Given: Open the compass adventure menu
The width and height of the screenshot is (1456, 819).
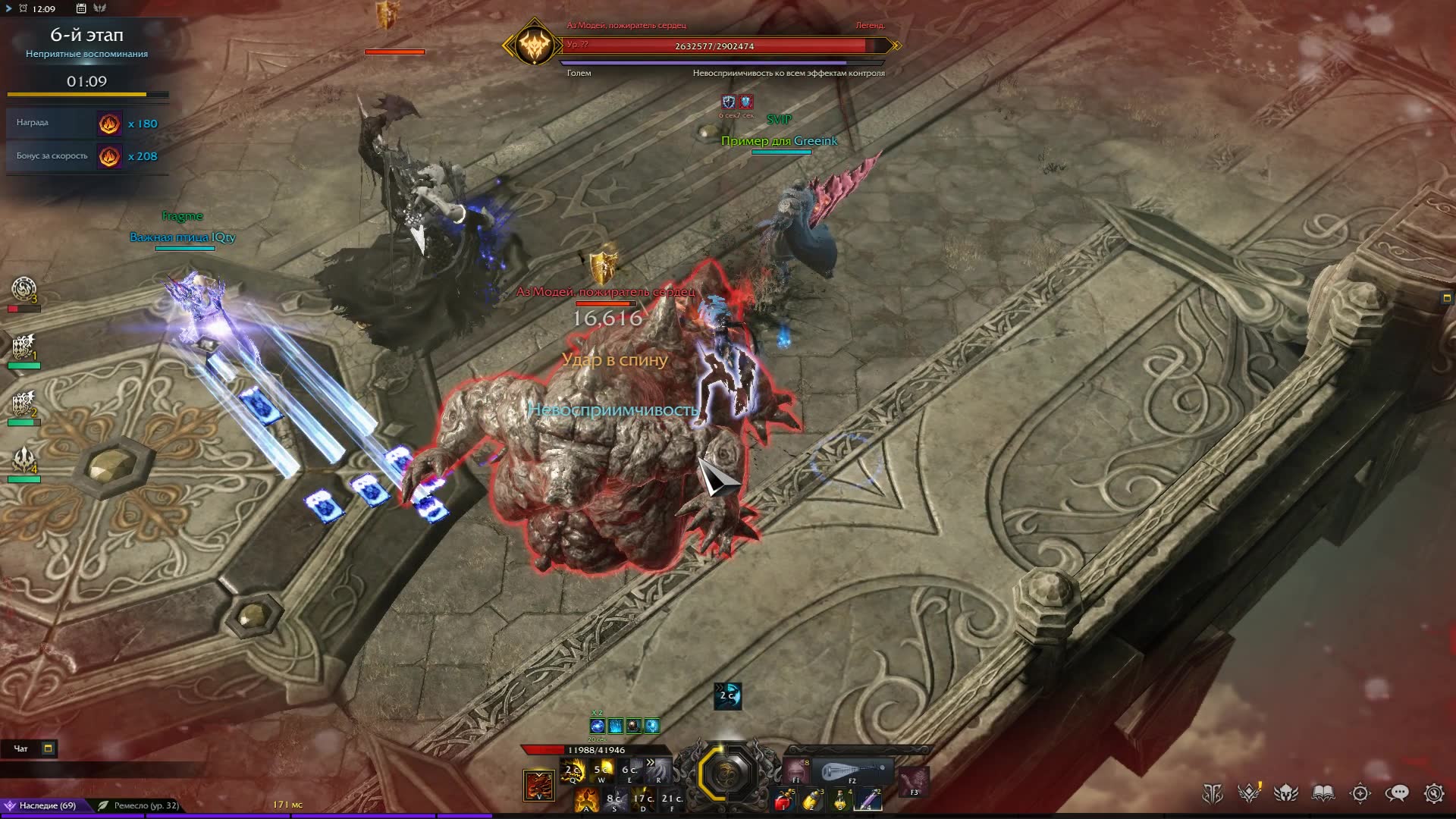Looking at the screenshot, I should pos(1360,793).
